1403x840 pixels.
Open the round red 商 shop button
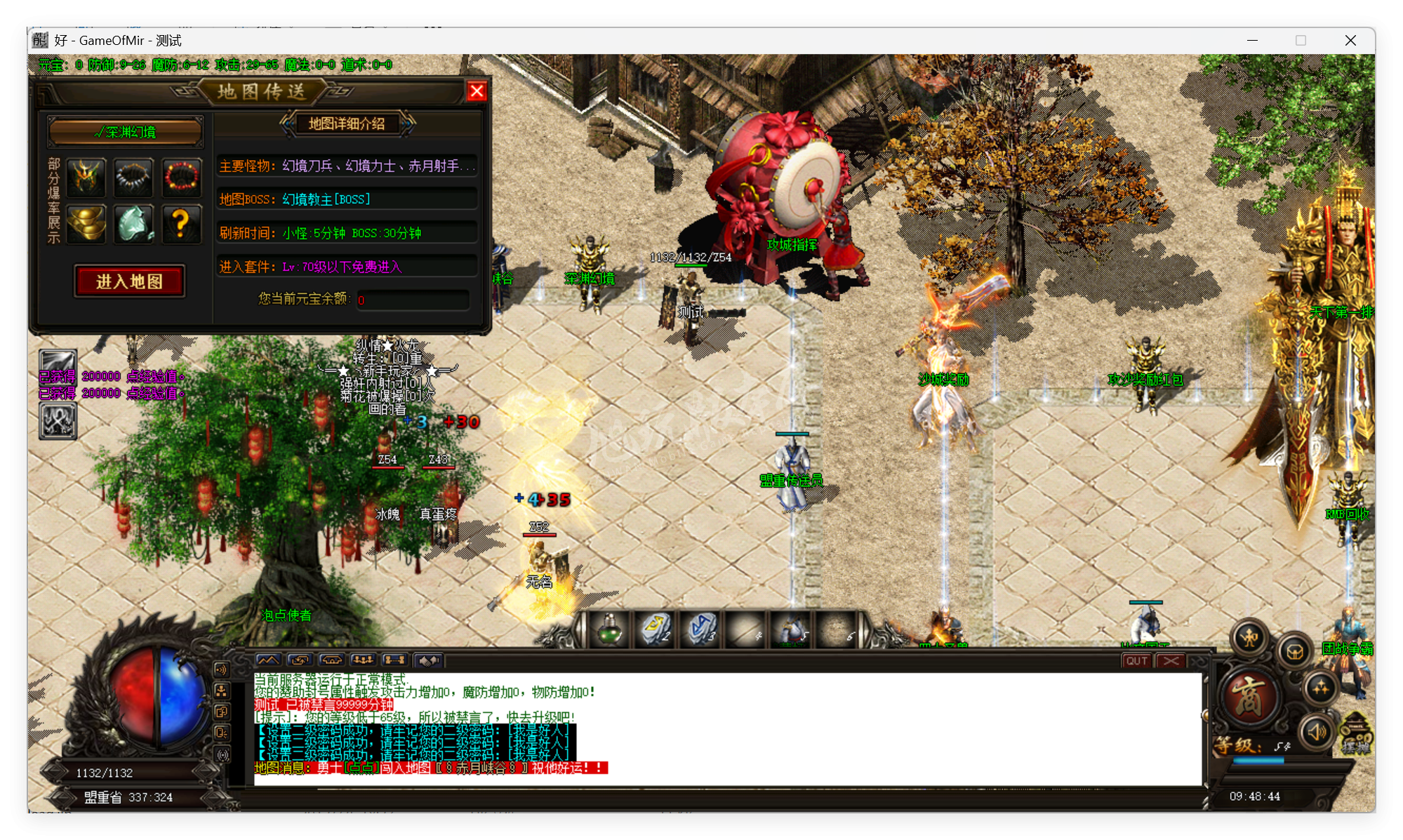(1249, 697)
